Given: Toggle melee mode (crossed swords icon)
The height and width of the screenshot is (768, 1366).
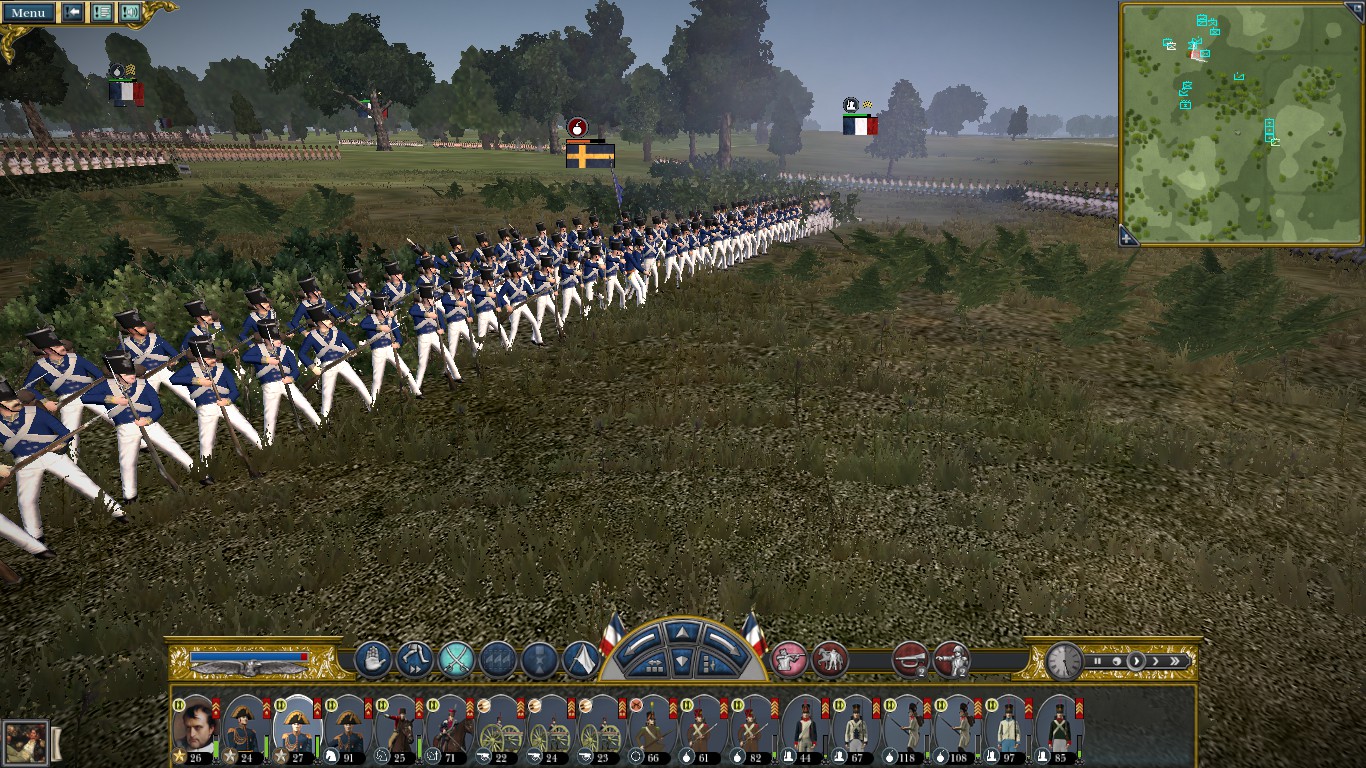Looking at the screenshot, I should pos(457,660).
